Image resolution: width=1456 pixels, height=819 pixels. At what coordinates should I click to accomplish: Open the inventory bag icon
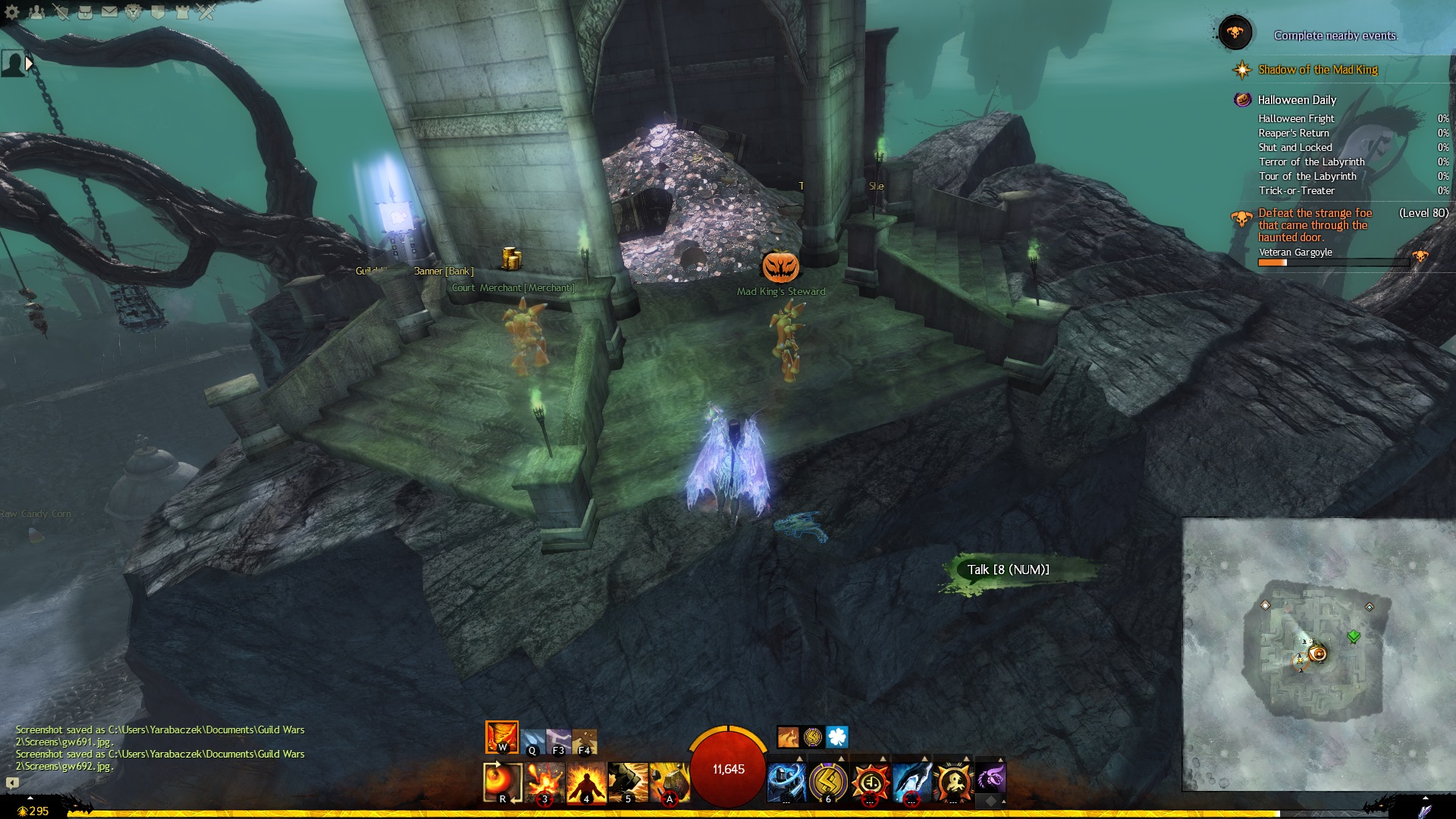(x=85, y=12)
